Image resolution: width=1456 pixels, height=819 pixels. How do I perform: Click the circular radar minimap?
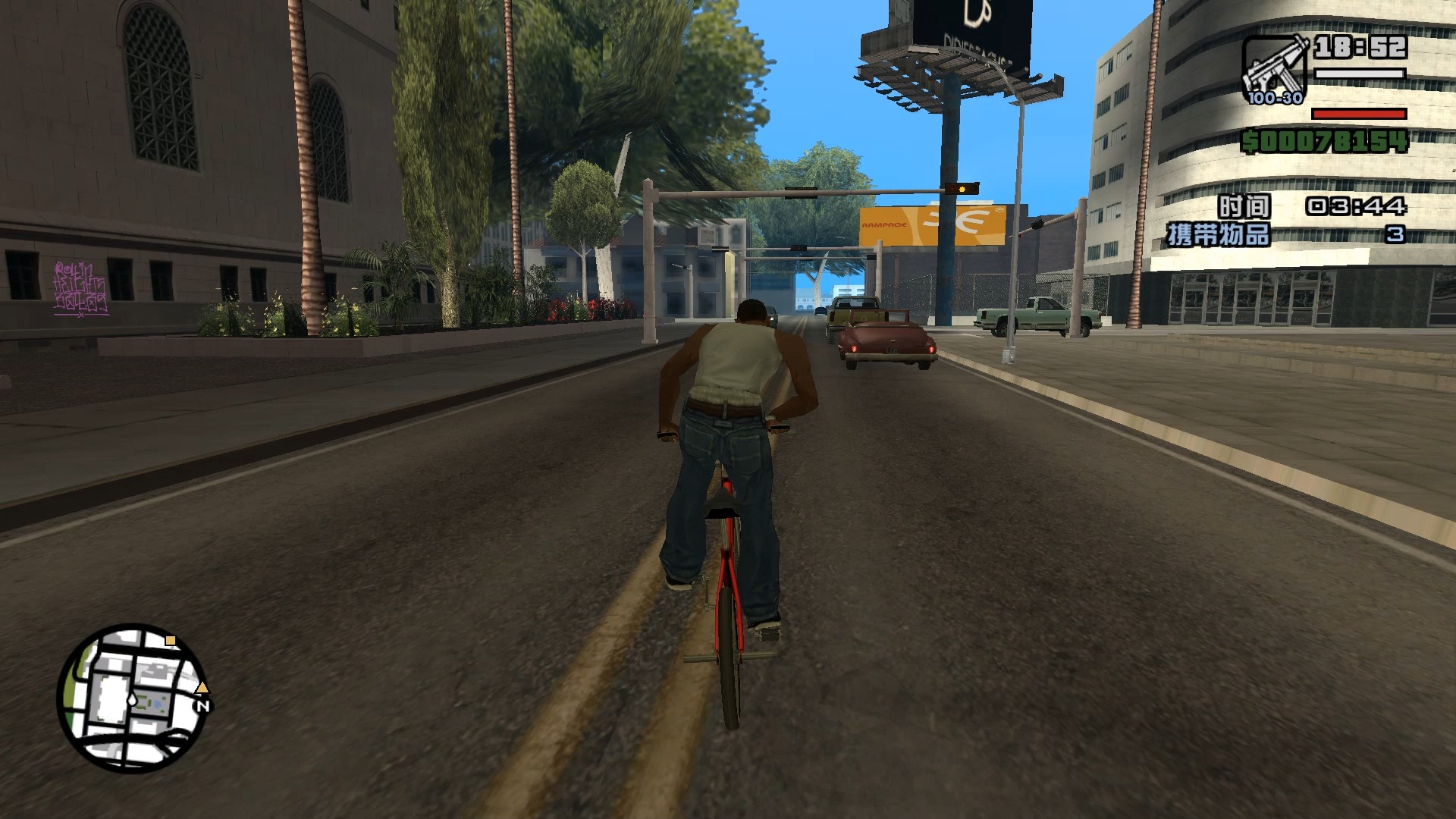pos(132,698)
